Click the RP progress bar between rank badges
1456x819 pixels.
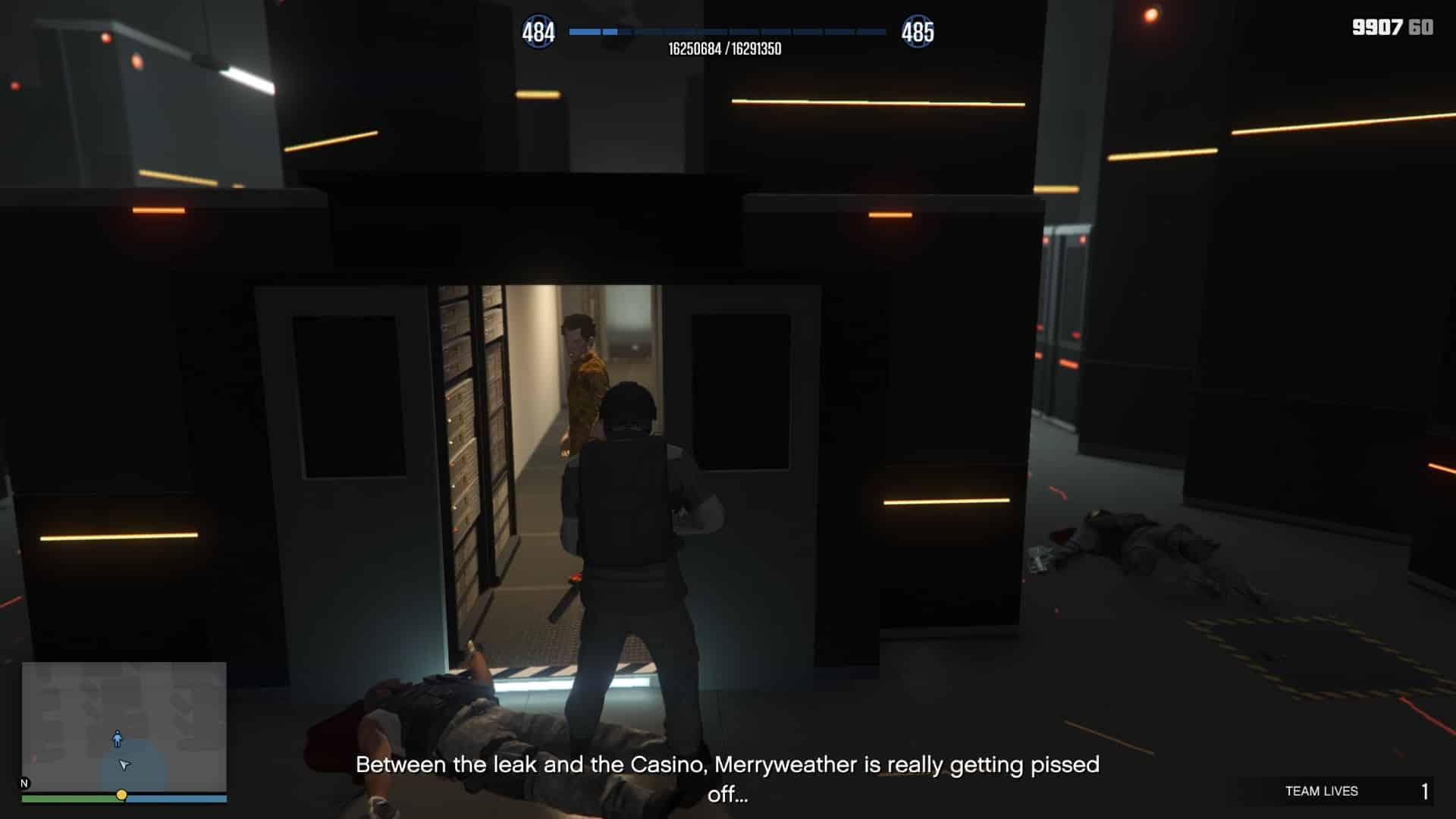click(x=728, y=33)
